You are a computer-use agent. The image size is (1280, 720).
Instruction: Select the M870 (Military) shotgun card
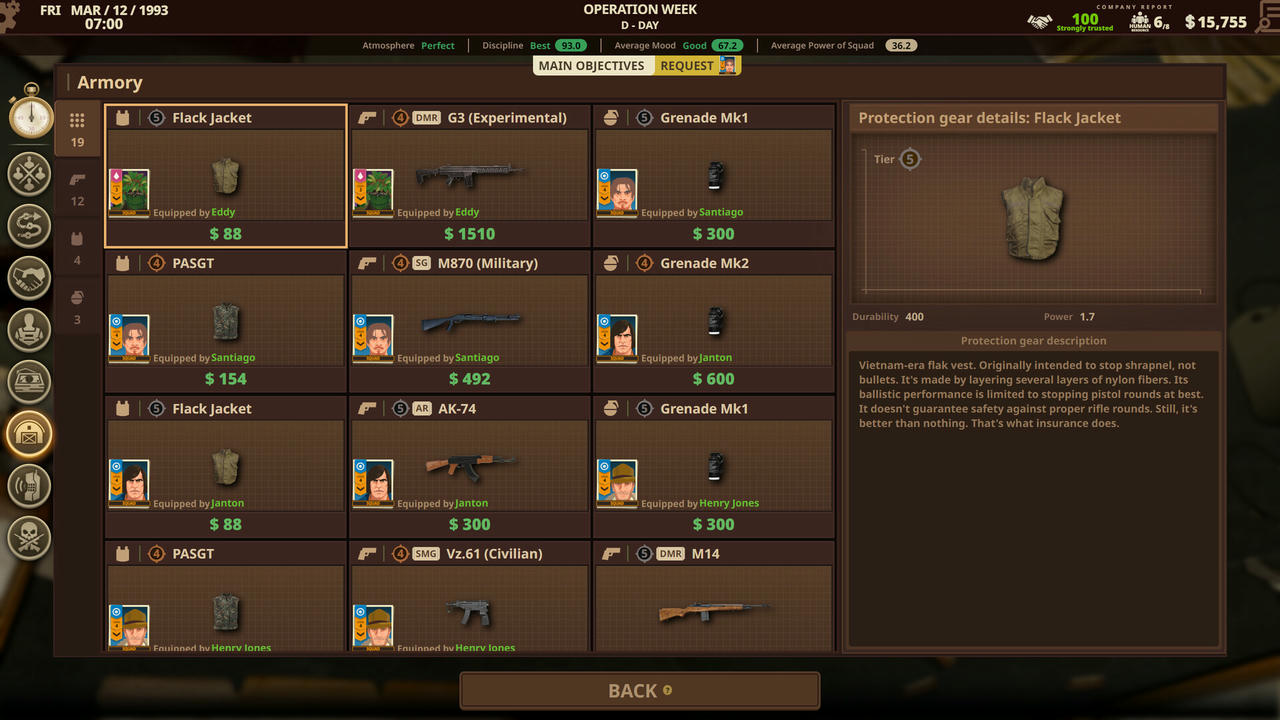470,321
